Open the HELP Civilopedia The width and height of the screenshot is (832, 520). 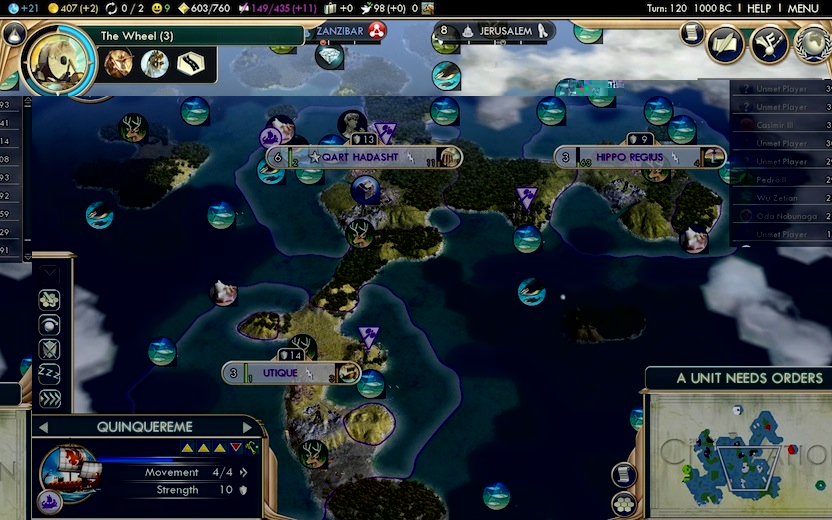pyautogui.click(x=759, y=8)
